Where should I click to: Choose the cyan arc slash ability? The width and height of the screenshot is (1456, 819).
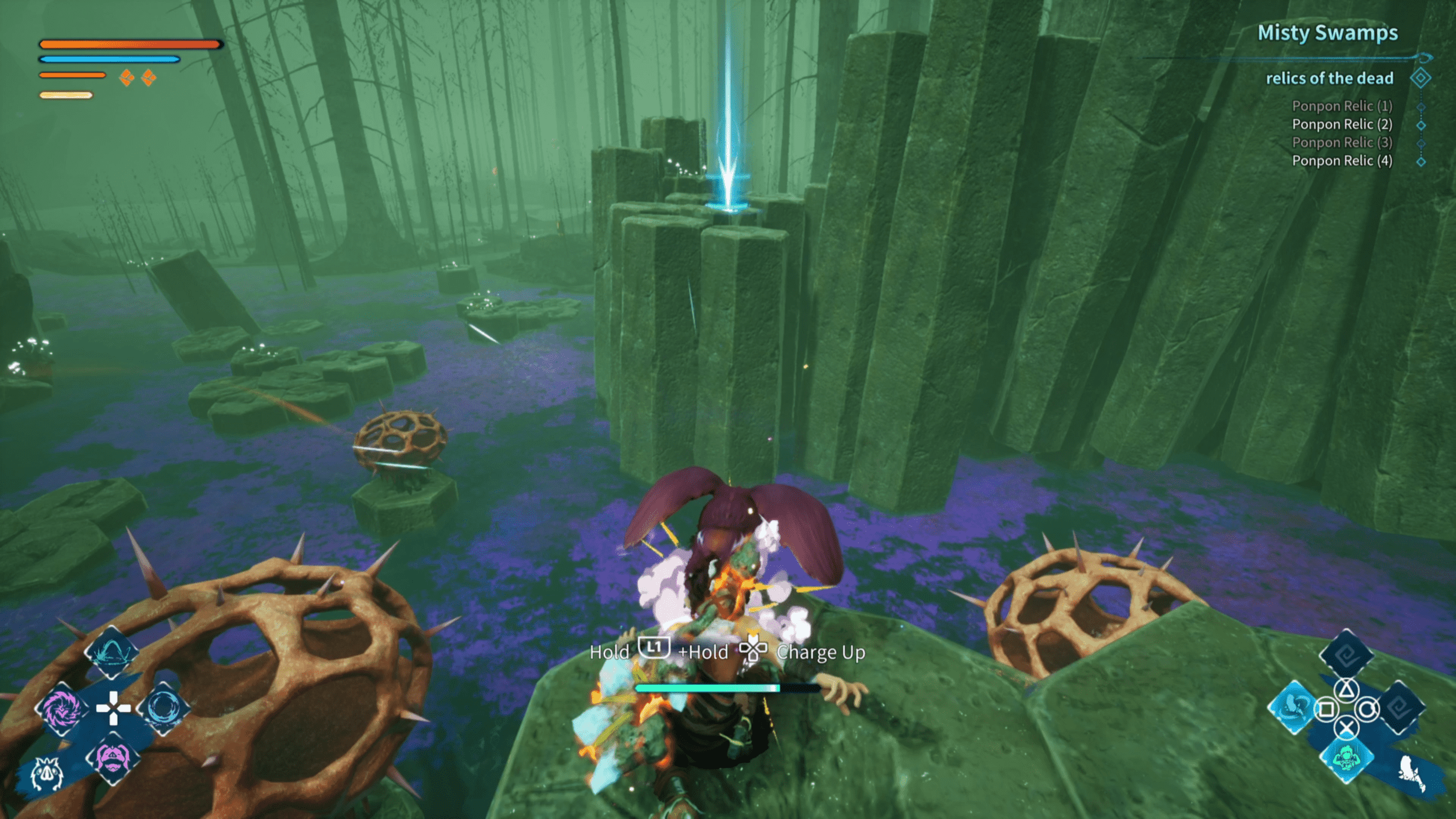pyautogui.click(x=111, y=653)
